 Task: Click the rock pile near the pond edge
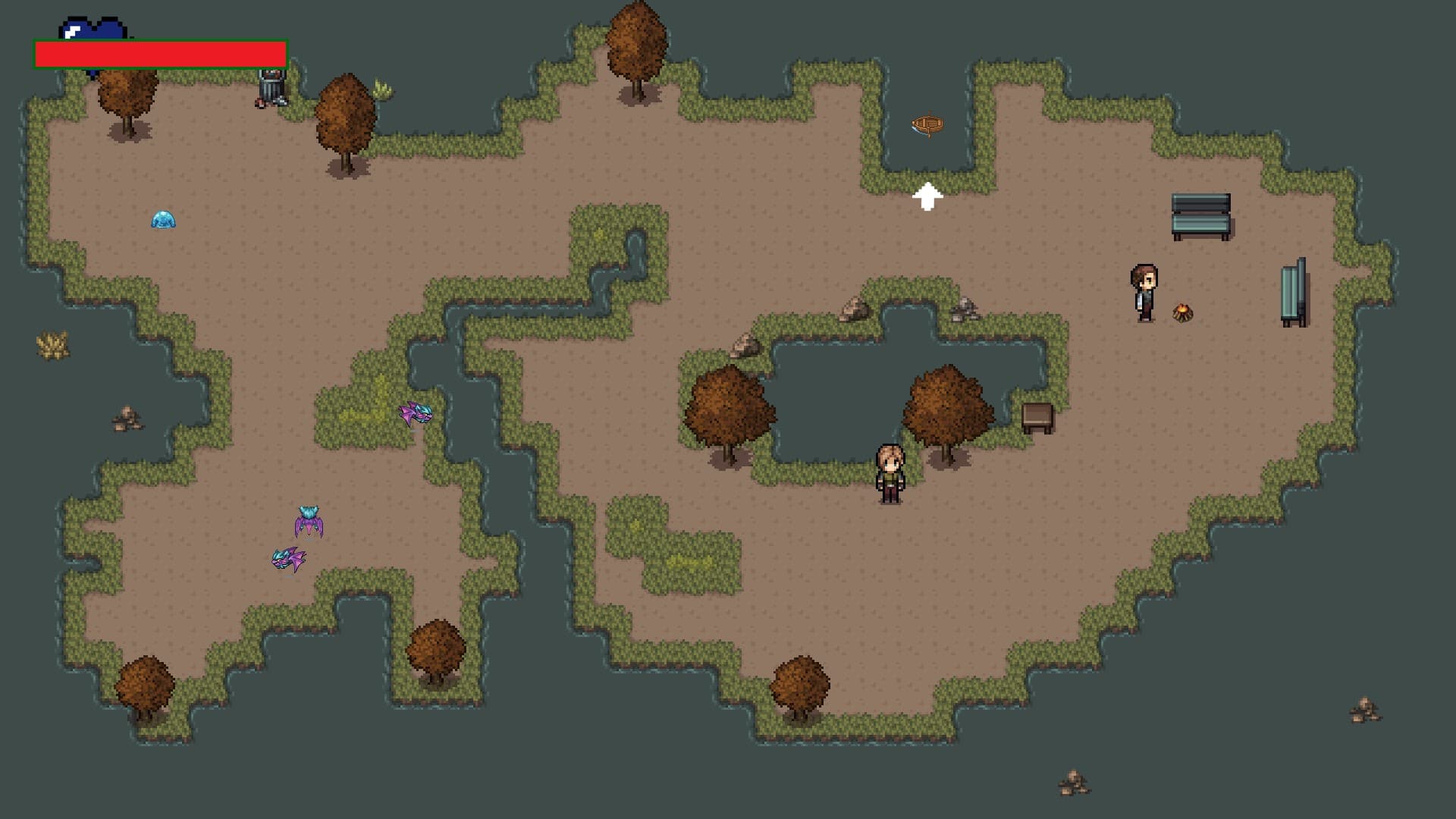(x=854, y=311)
